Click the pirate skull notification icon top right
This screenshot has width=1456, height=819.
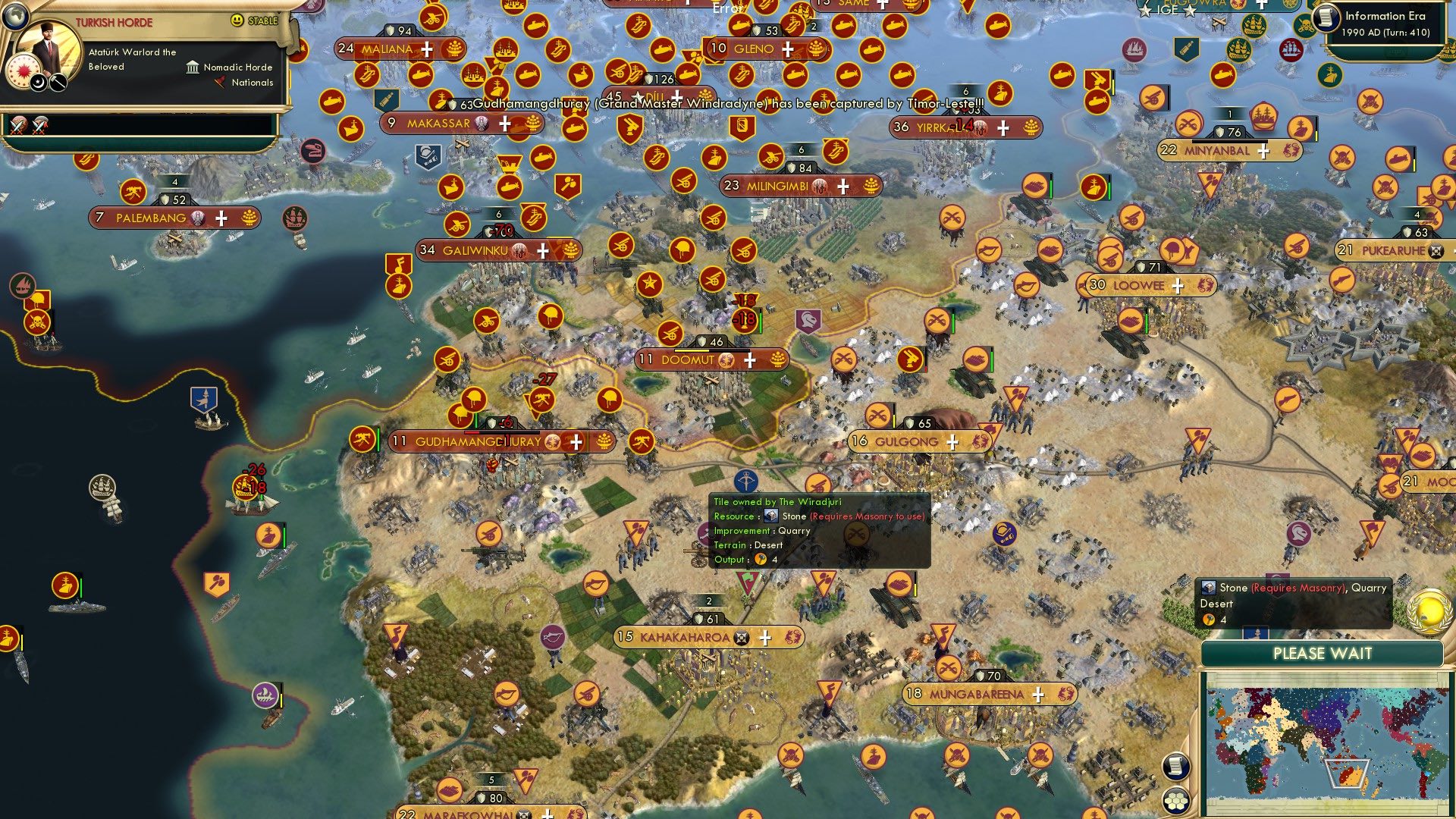click(x=1305, y=24)
